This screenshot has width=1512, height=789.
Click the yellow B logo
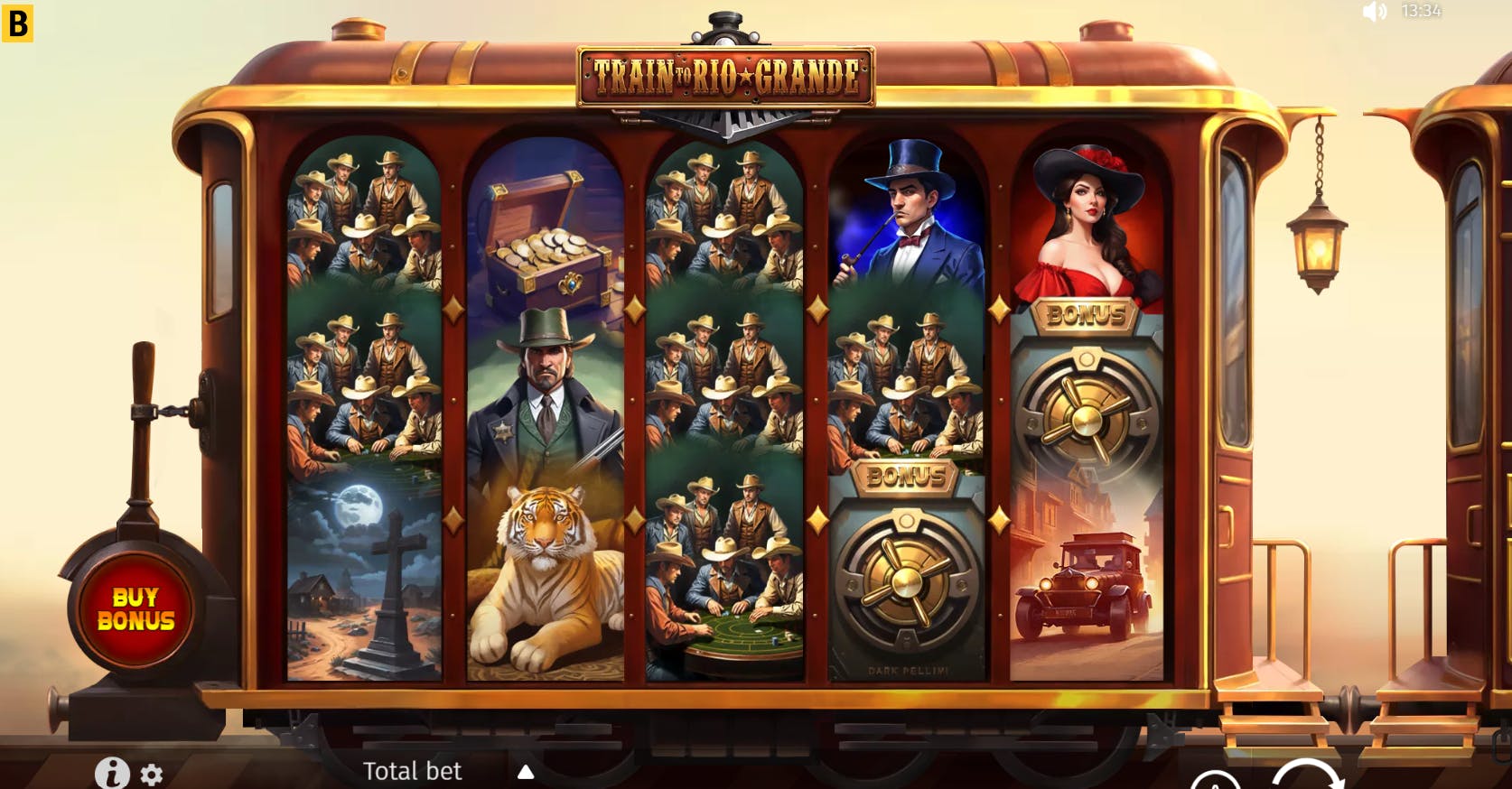[x=16, y=24]
